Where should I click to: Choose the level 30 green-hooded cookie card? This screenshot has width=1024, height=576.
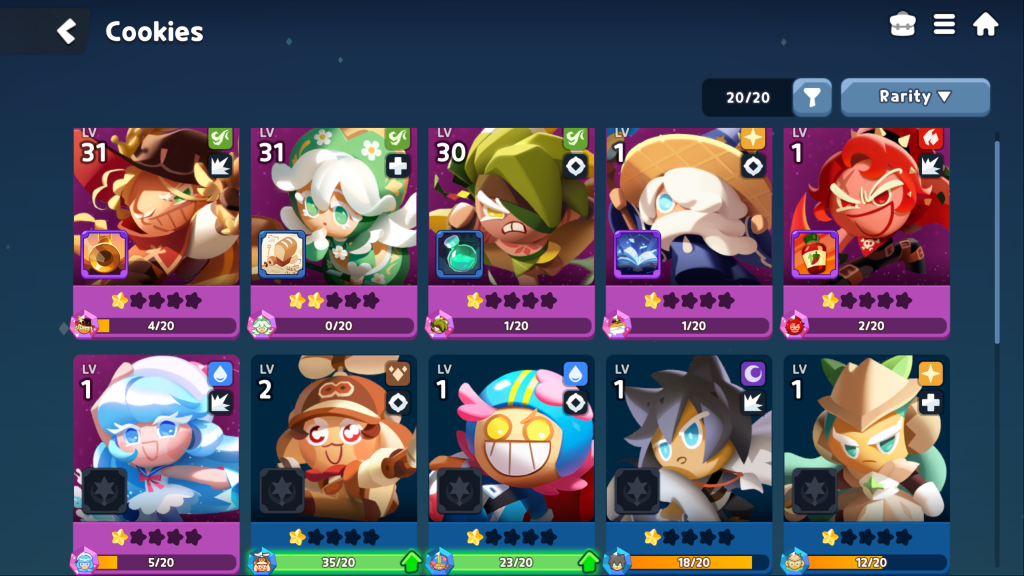(511, 230)
